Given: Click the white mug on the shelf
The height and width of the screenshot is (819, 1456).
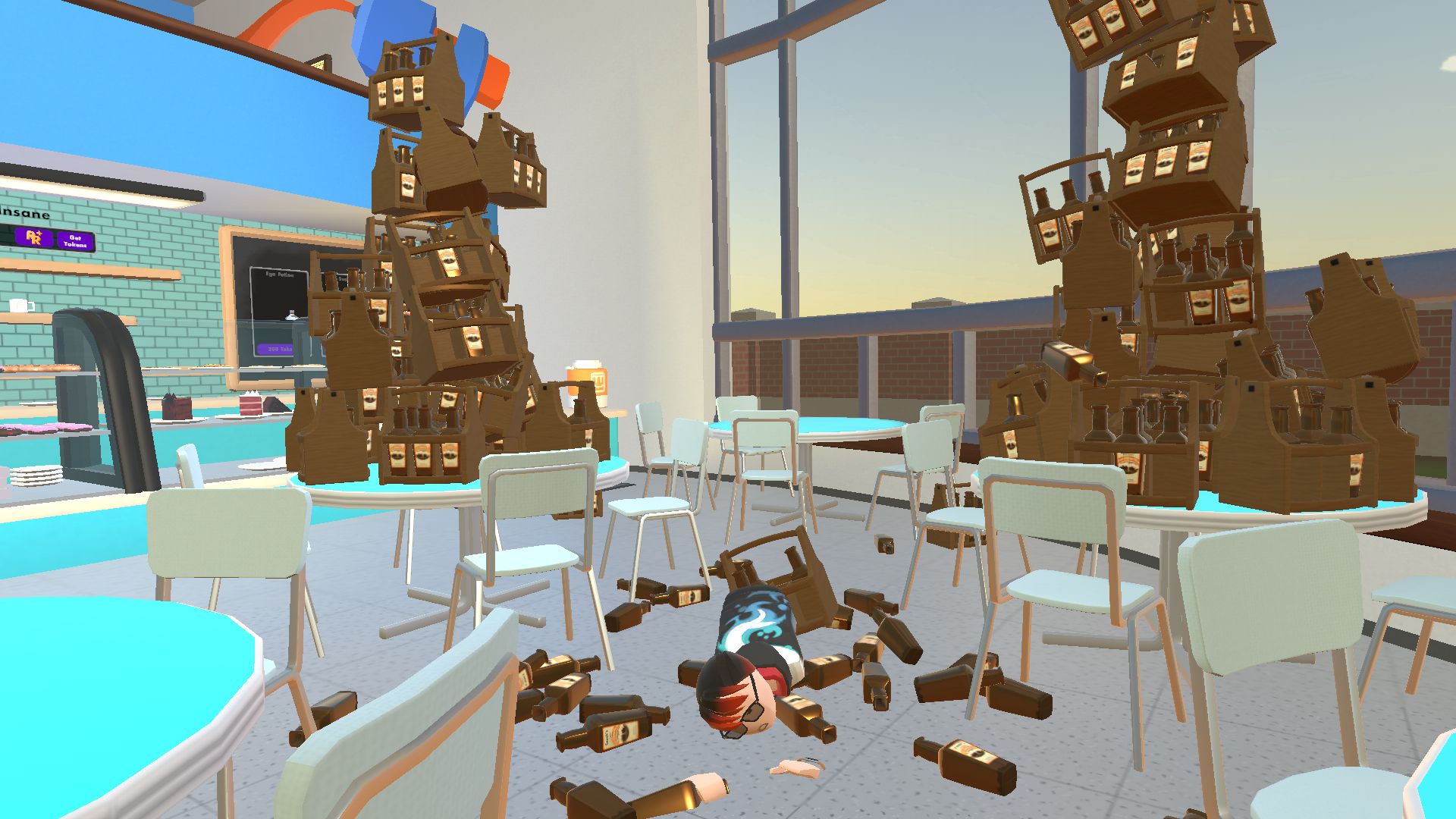Looking at the screenshot, I should click(20, 305).
